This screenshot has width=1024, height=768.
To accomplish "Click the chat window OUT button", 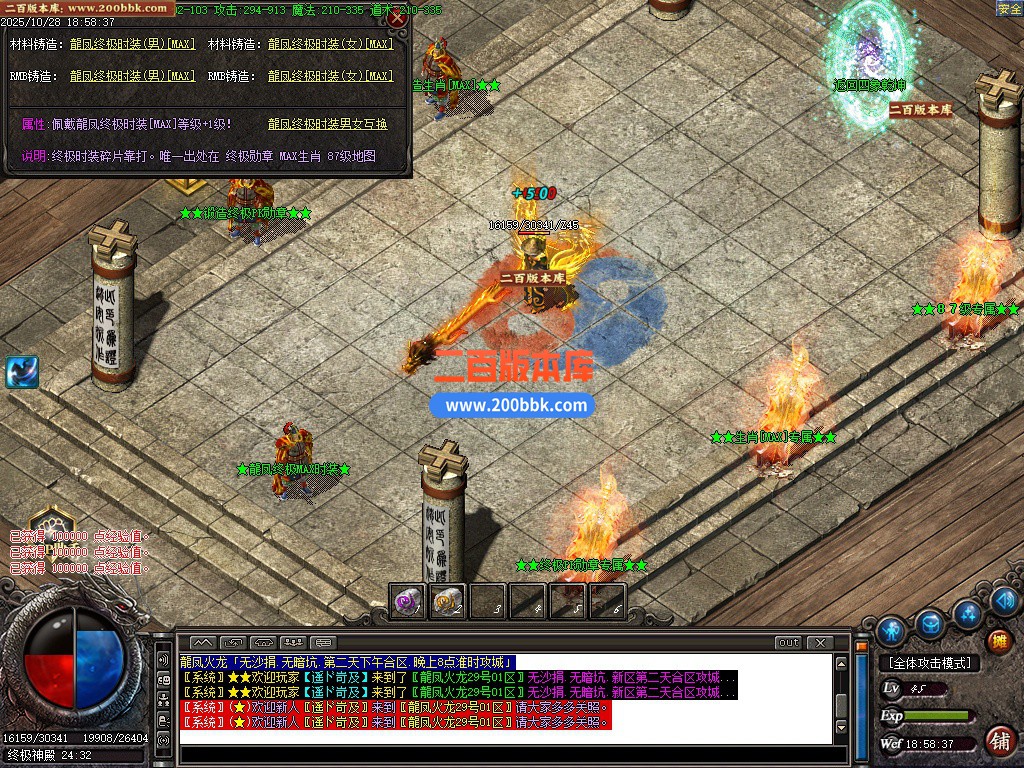I will coord(788,642).
